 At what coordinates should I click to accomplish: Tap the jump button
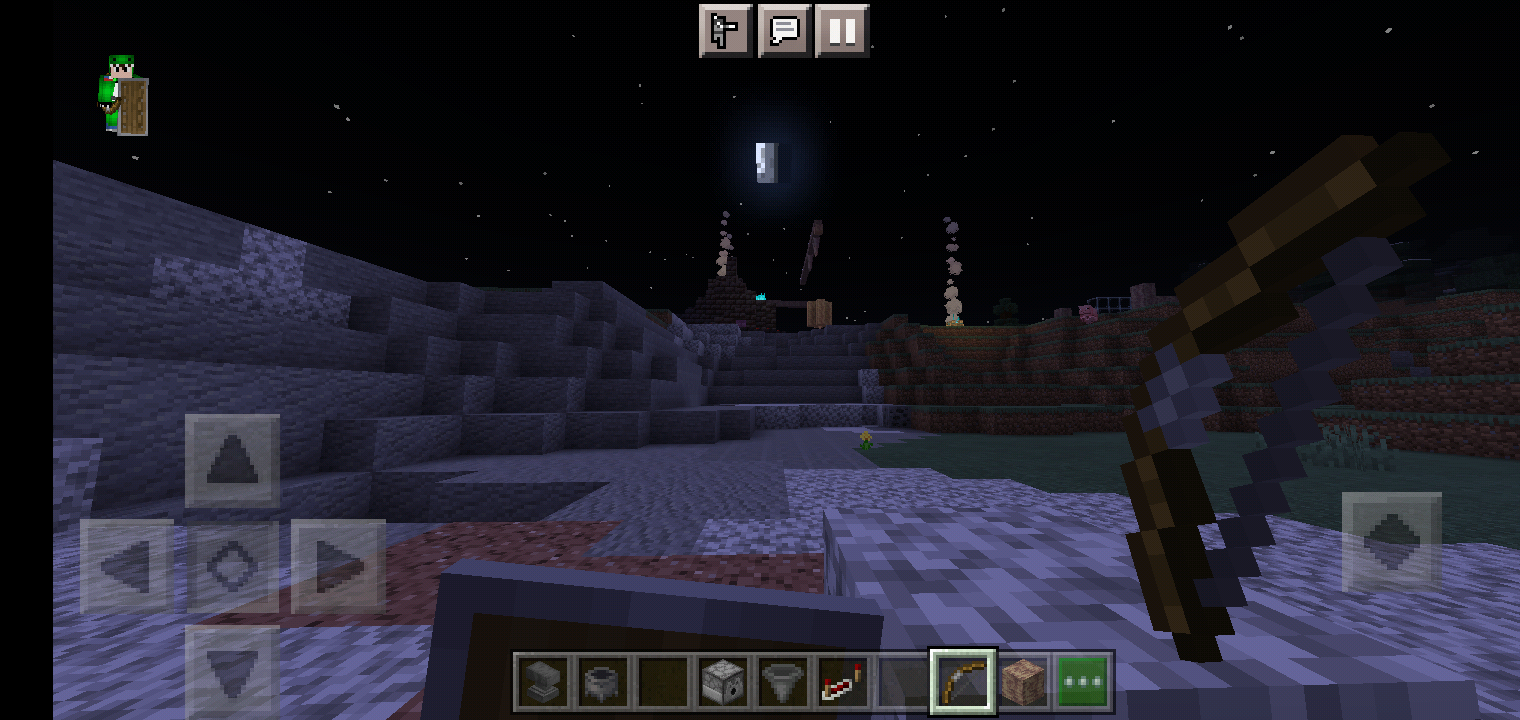[x=1391, y=541]
